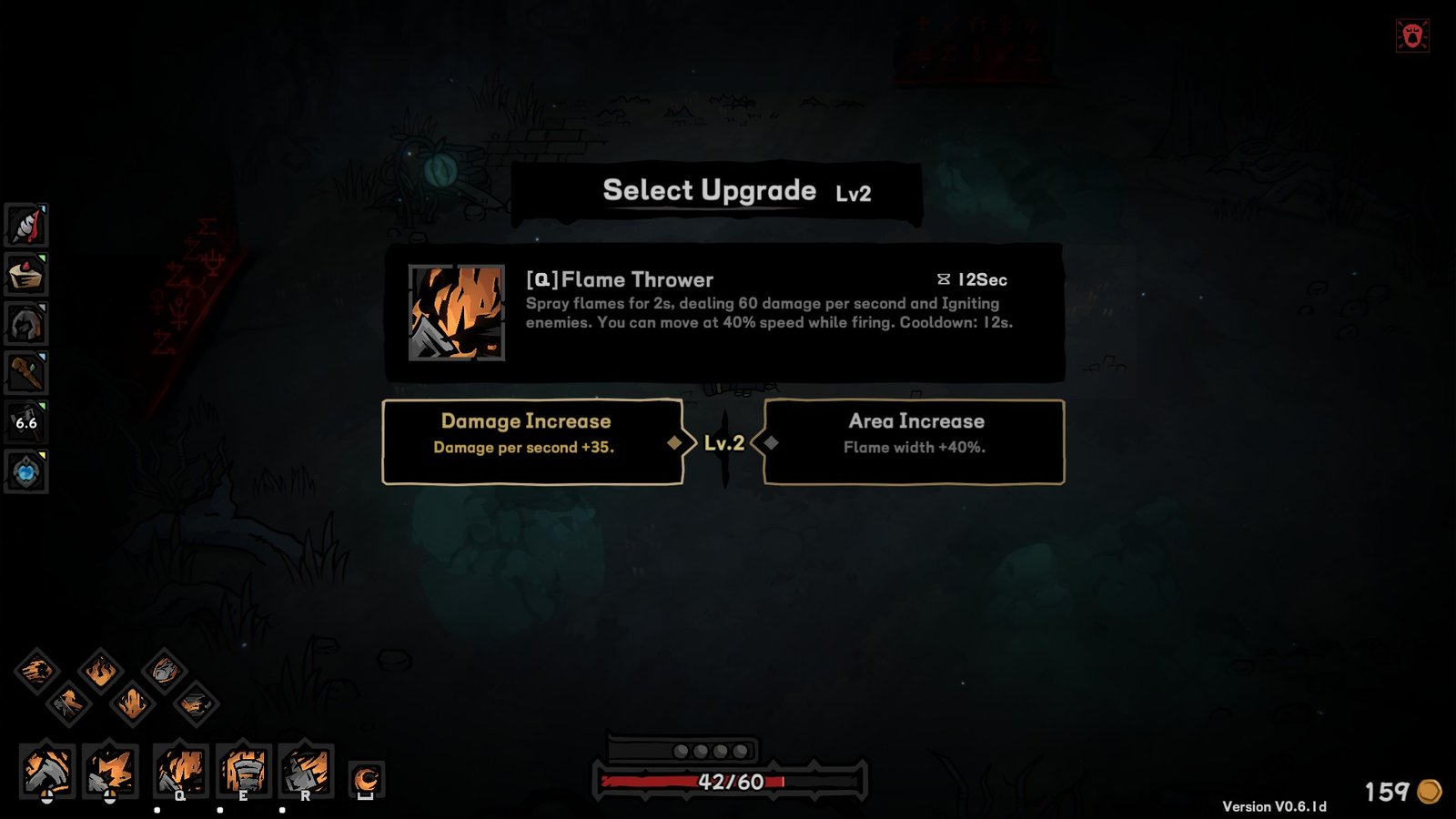This screenshot has height=819, width=1456.
Task: Click the E stone ability icon
Action: [244, 769]
